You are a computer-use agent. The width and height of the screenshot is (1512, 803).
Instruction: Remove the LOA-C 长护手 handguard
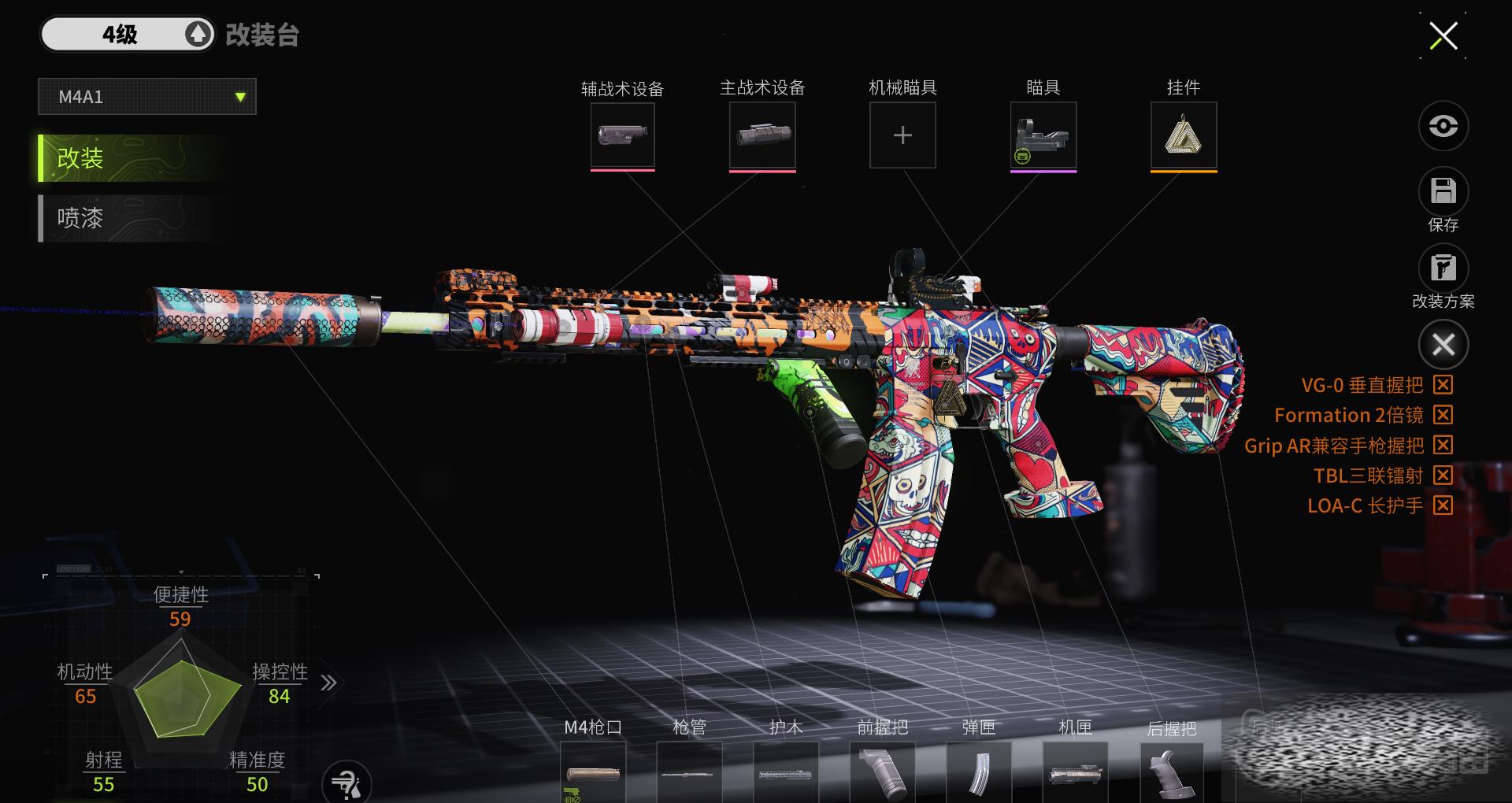[x=1443, y=505]
